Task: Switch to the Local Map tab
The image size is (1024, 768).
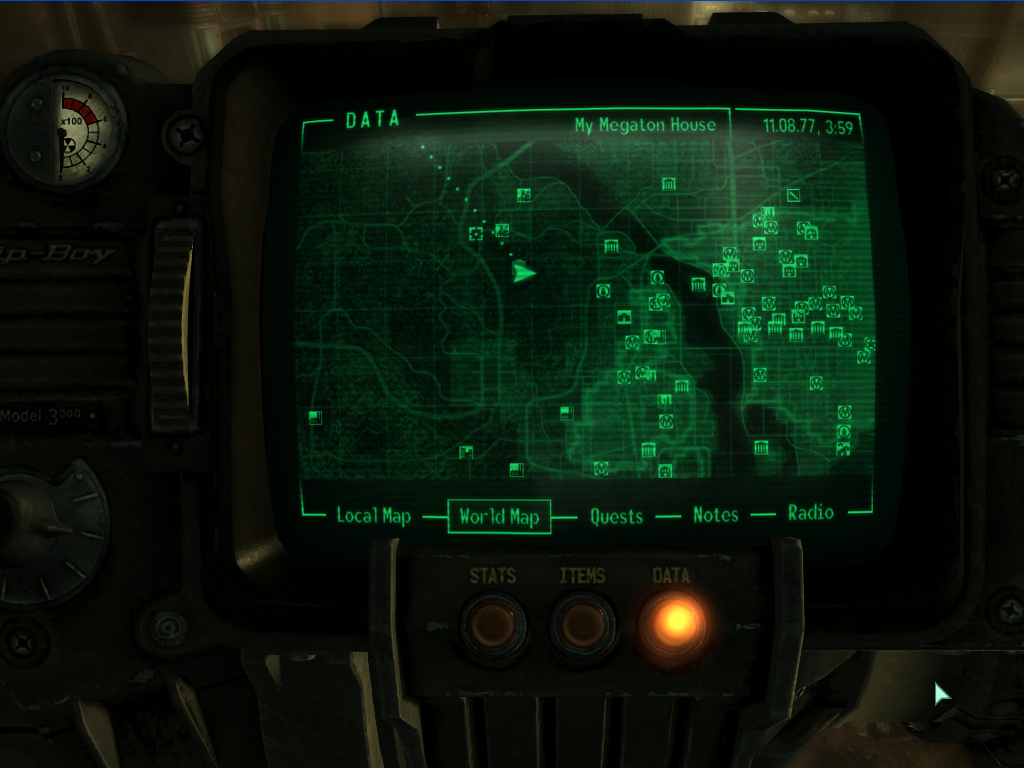Action: (x=373, y=516)
